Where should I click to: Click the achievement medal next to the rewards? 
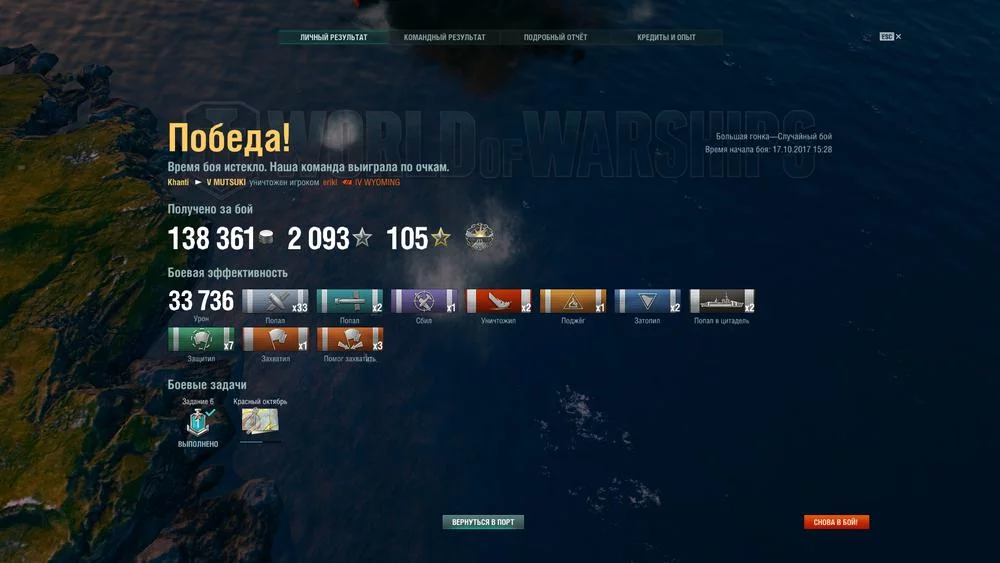[x=481, y=238]
